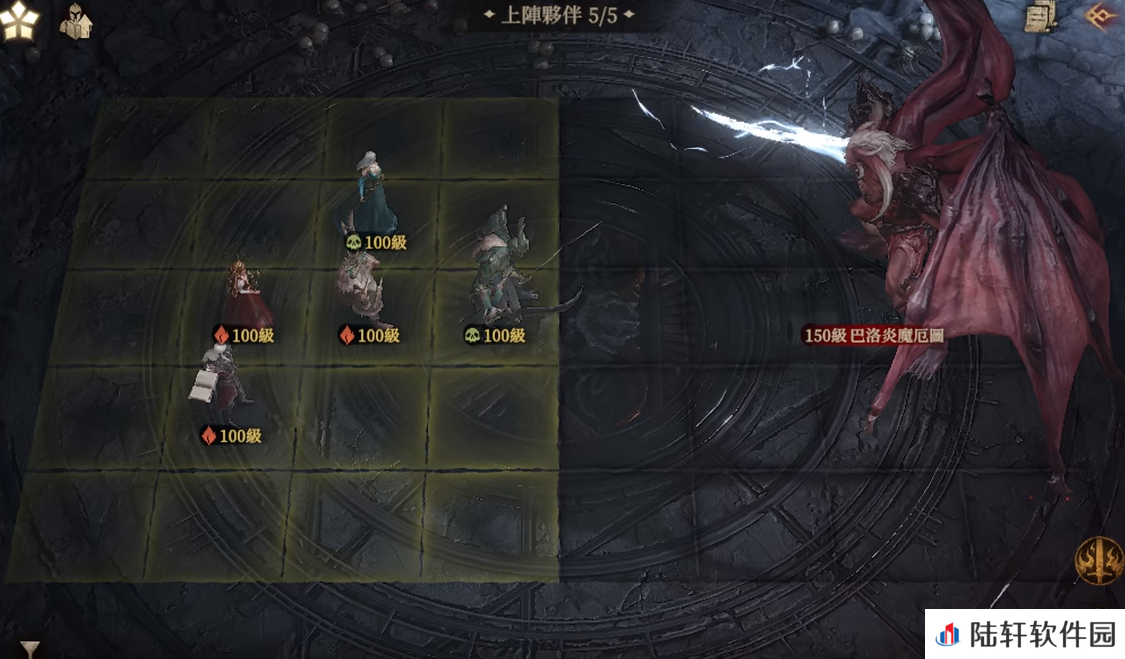Select the white-furred beast companion
This screenshot has width=1125, height=659.
coord(362,287)
